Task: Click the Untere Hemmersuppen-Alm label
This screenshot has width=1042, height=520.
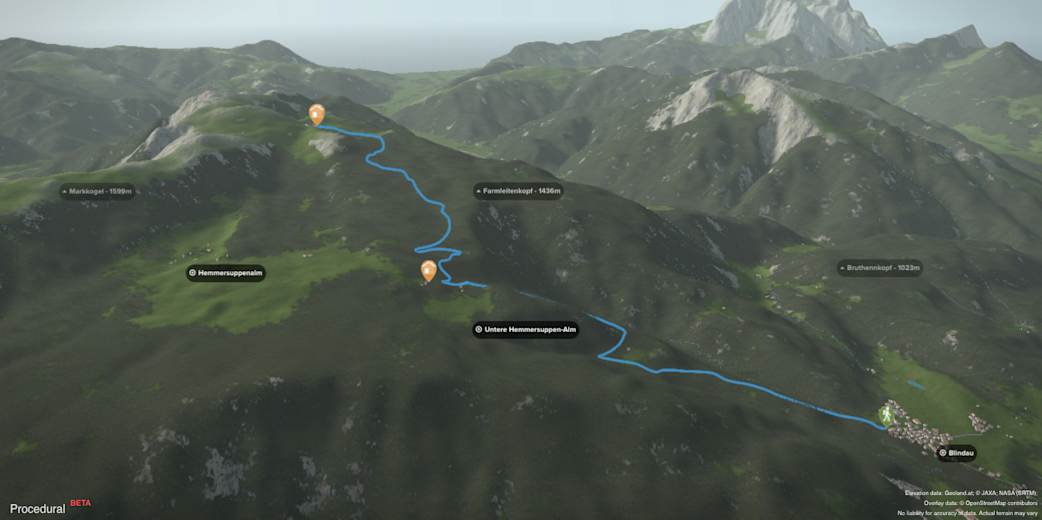Action: tap(526, 329)
